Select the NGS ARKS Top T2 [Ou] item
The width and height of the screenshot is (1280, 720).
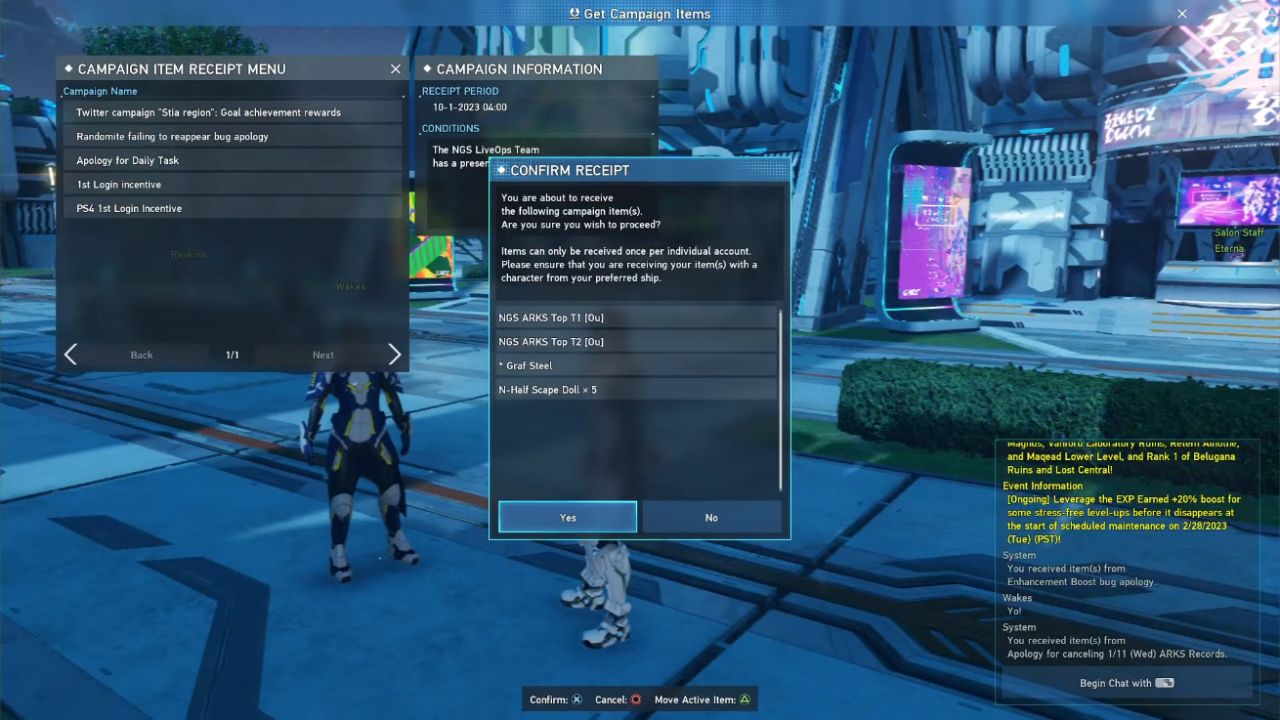click(x=636, y=342)
